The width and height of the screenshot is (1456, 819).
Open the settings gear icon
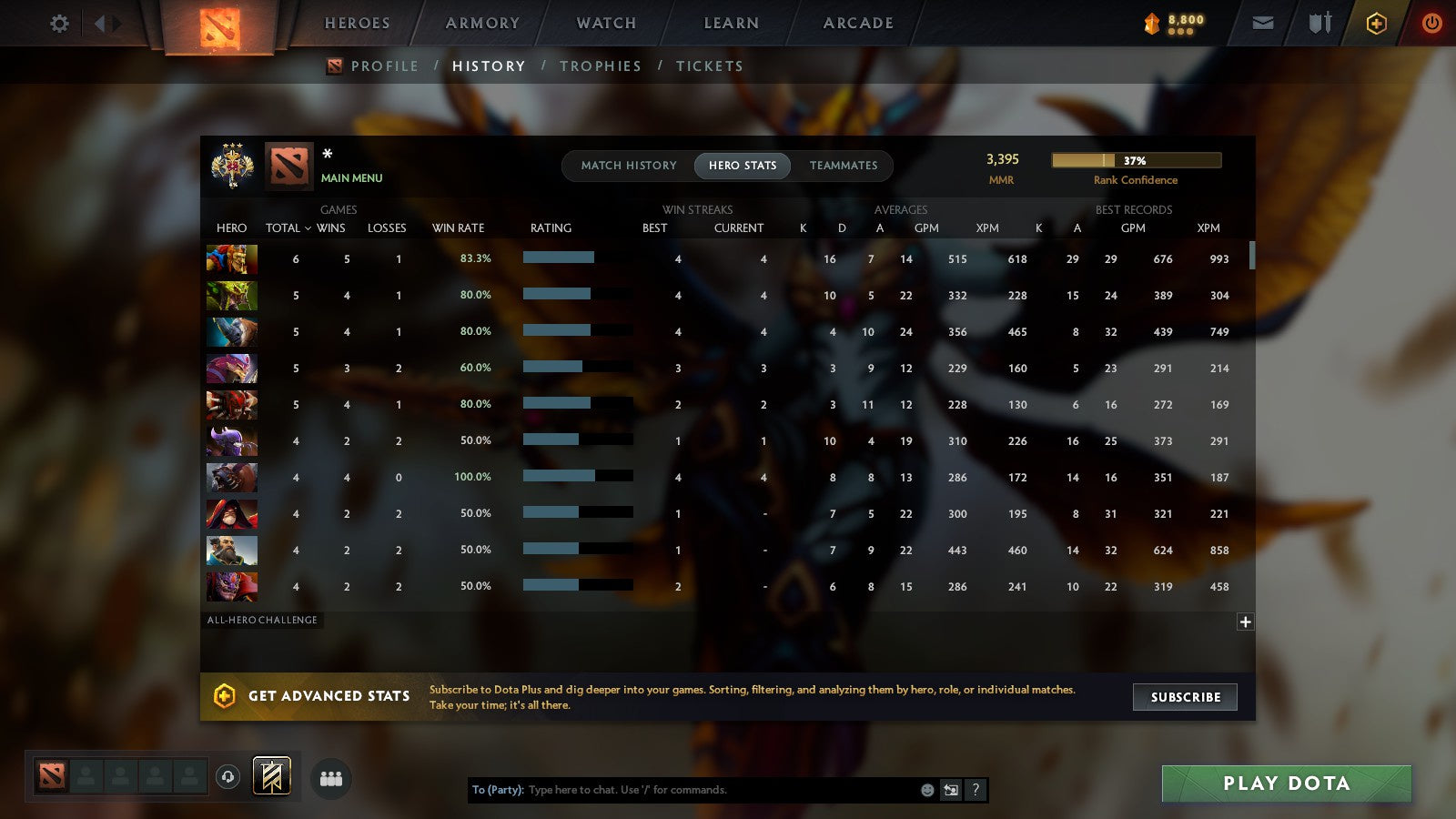click(x=59, y=25)
